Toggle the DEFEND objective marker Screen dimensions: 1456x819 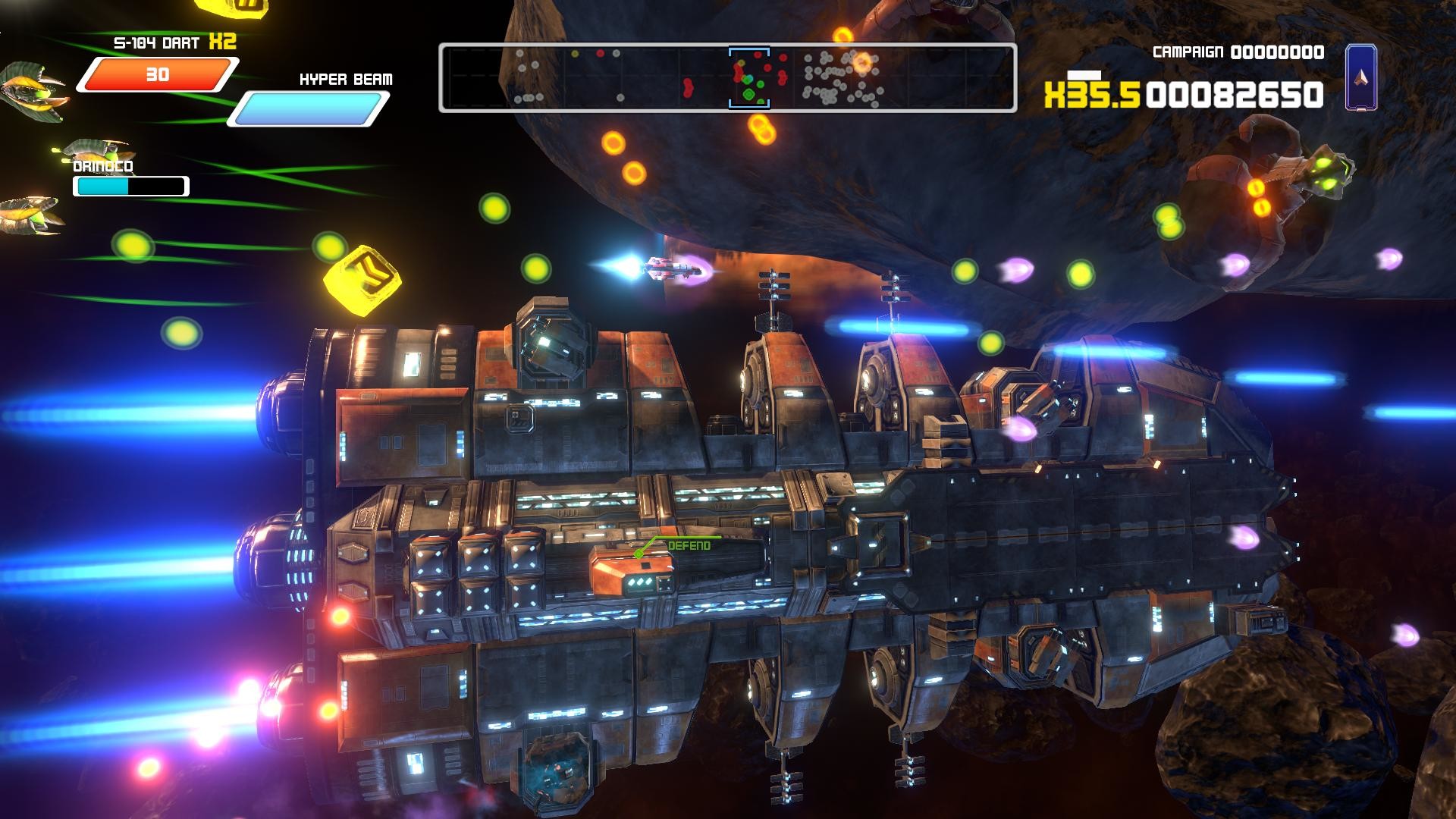pyautogui.click(x=689, y=544)
